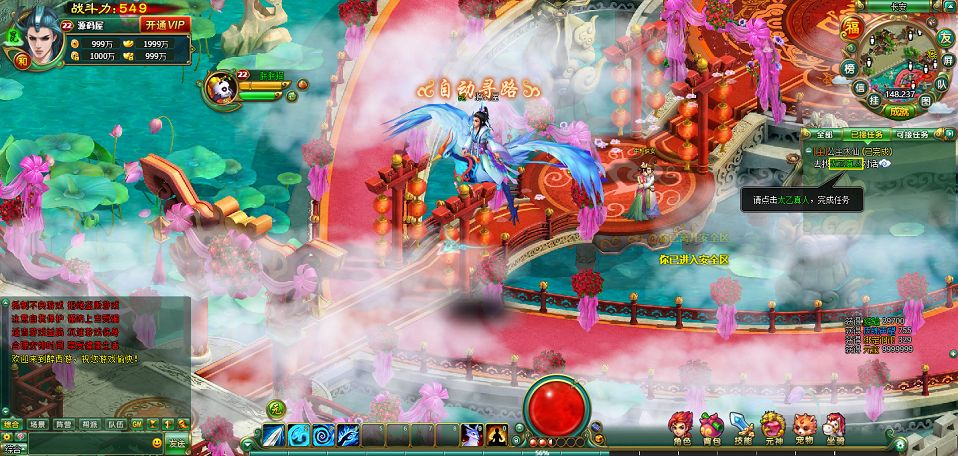Open the 友 friends list
Image resolution: width=958 pixels, height=456 pixels.
pyautogui.click(x=943, y=37)
